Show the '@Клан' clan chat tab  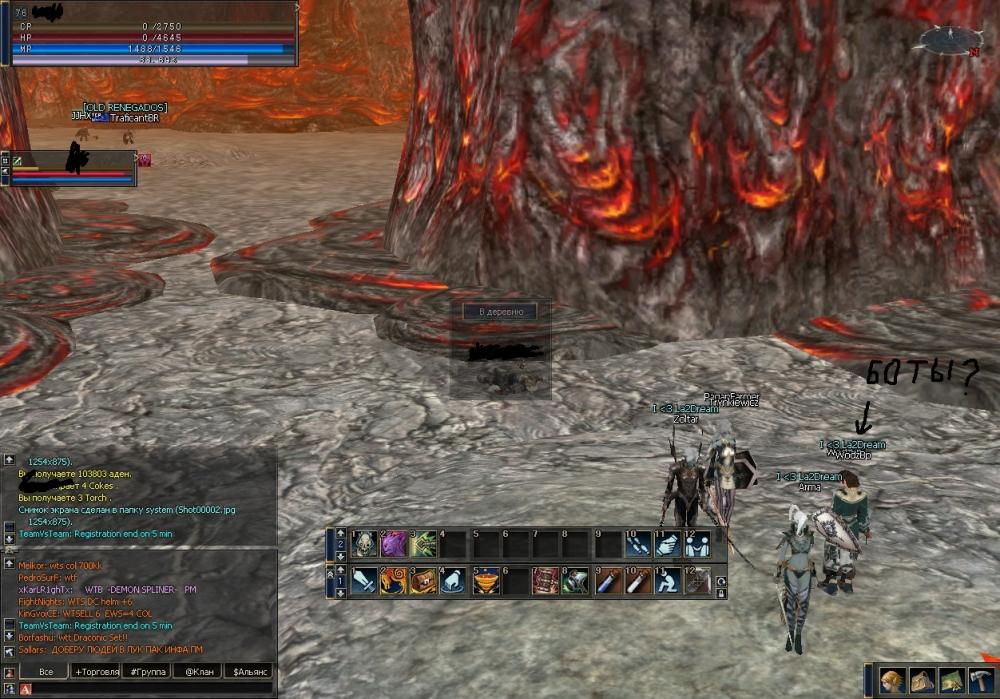pos(197,671)
